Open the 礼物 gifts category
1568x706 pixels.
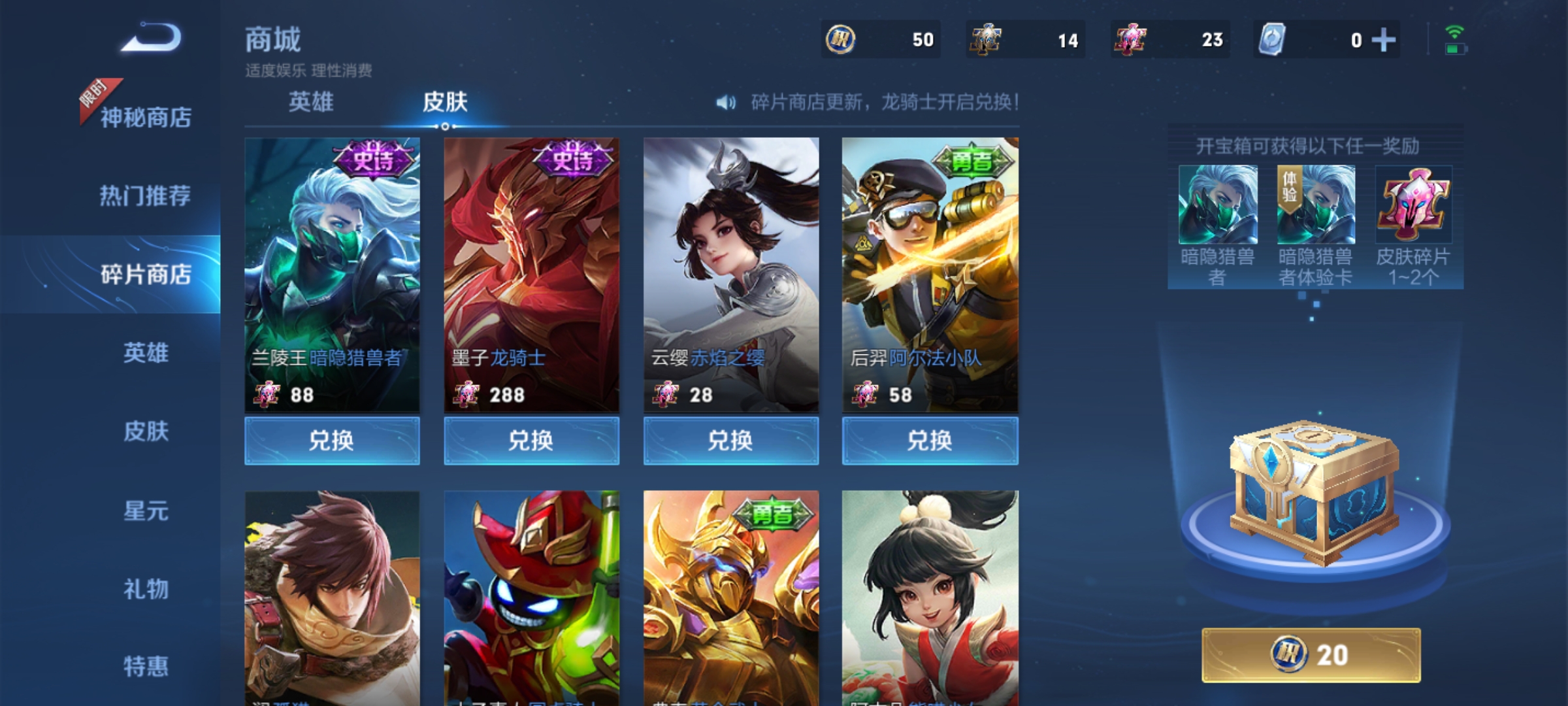[146, 589]
